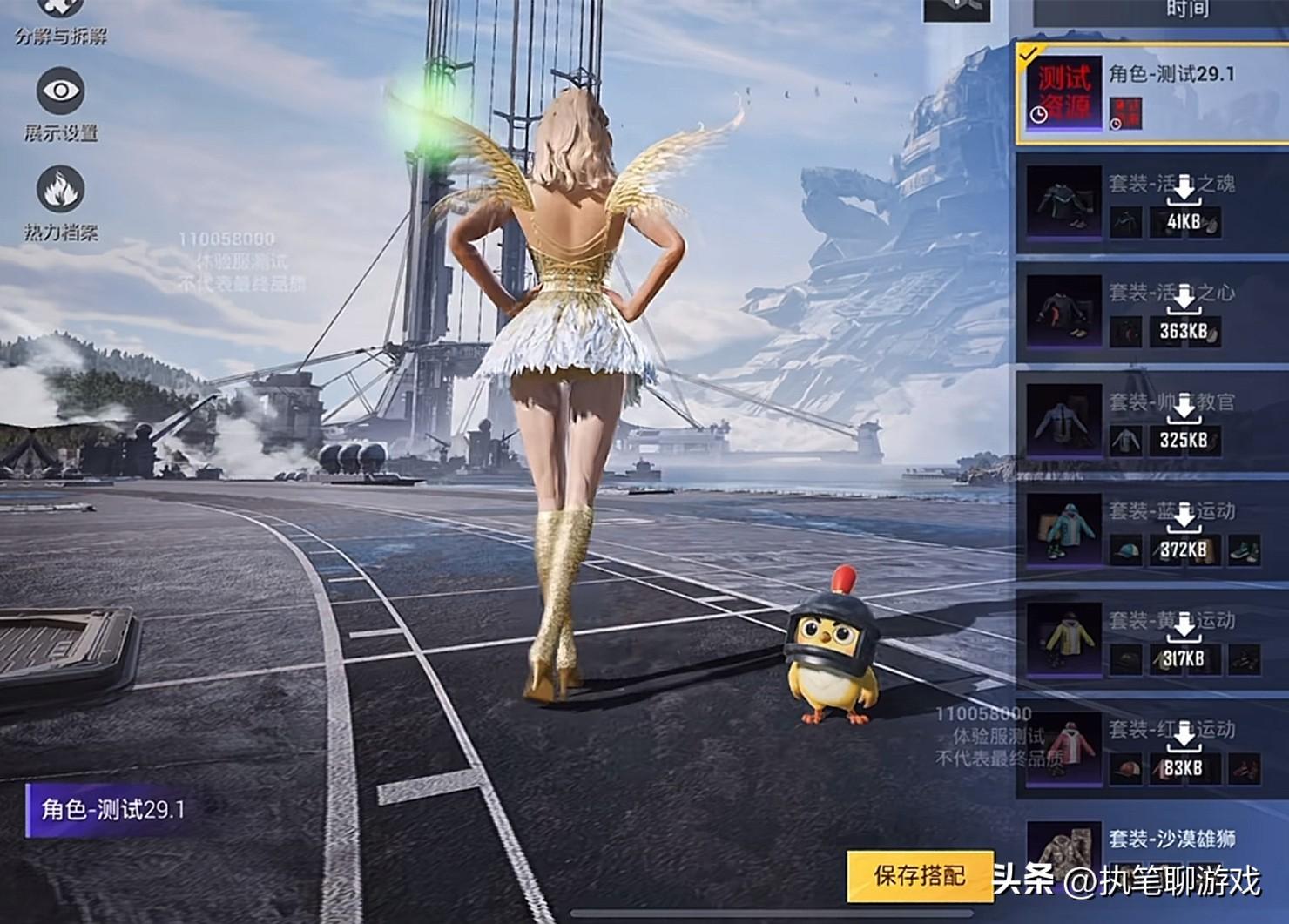Image resolution: width=1289 pixels, height=924 pixels.
Task: Open 分解与拆解 from the left sidebar
Action: (x=60, y=19)
